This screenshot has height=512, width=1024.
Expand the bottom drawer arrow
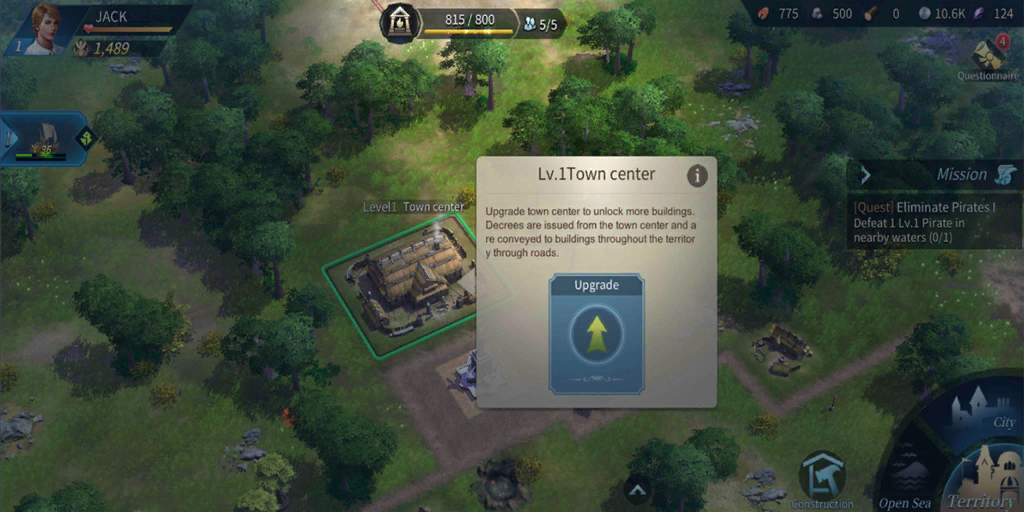[637, 489]
